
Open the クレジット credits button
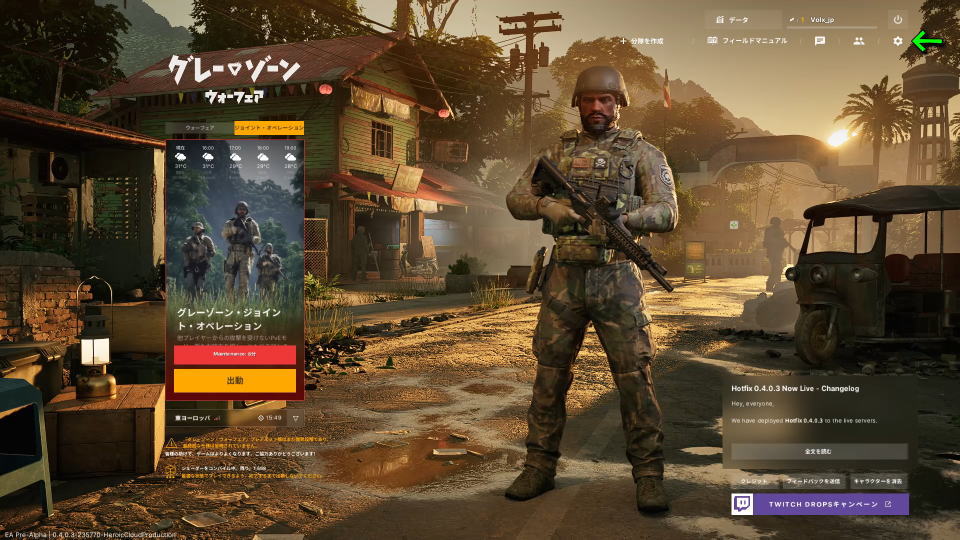coord(754,481)
